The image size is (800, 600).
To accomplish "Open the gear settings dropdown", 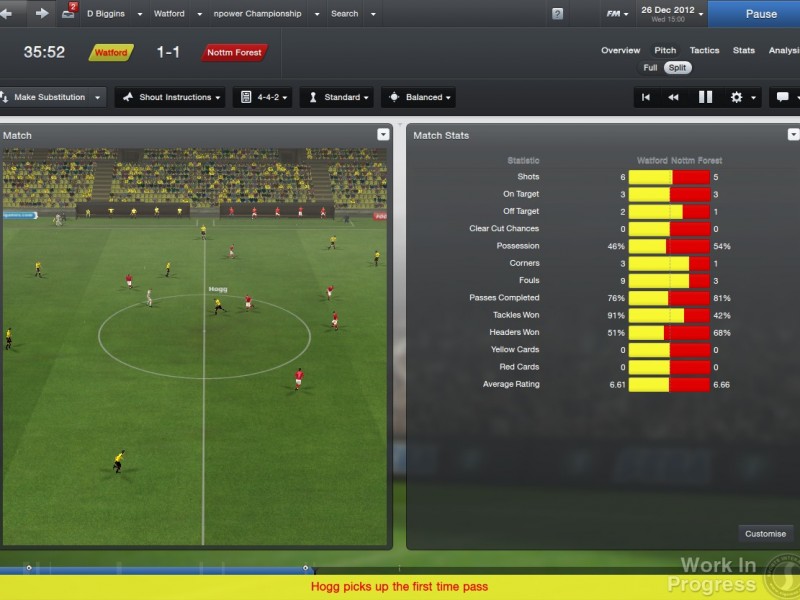I will coord(741,97).
